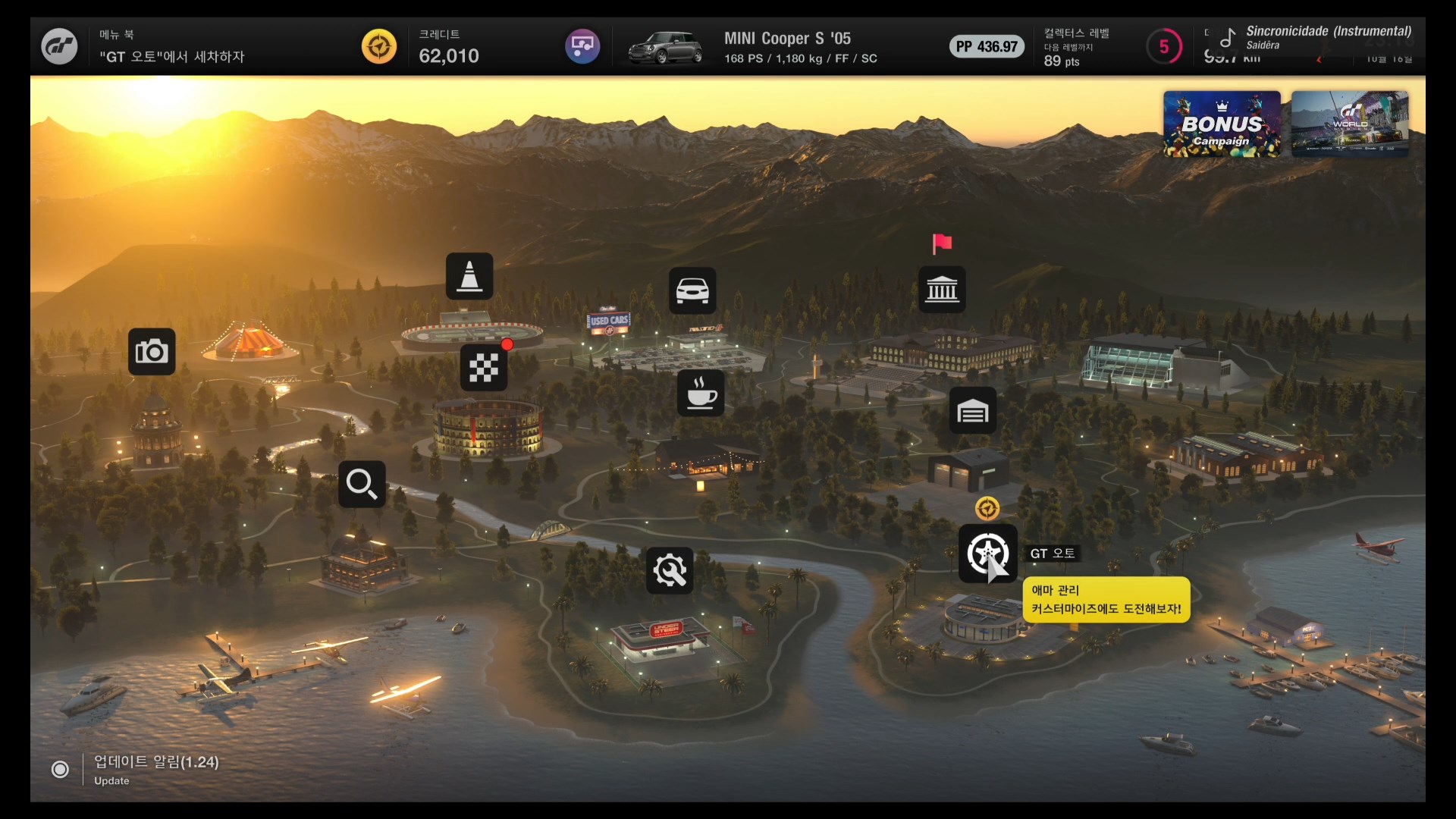This screenshot has width=1456, height=819.
Task: Open Scapes camera icon
Action: tap(152, 352)
